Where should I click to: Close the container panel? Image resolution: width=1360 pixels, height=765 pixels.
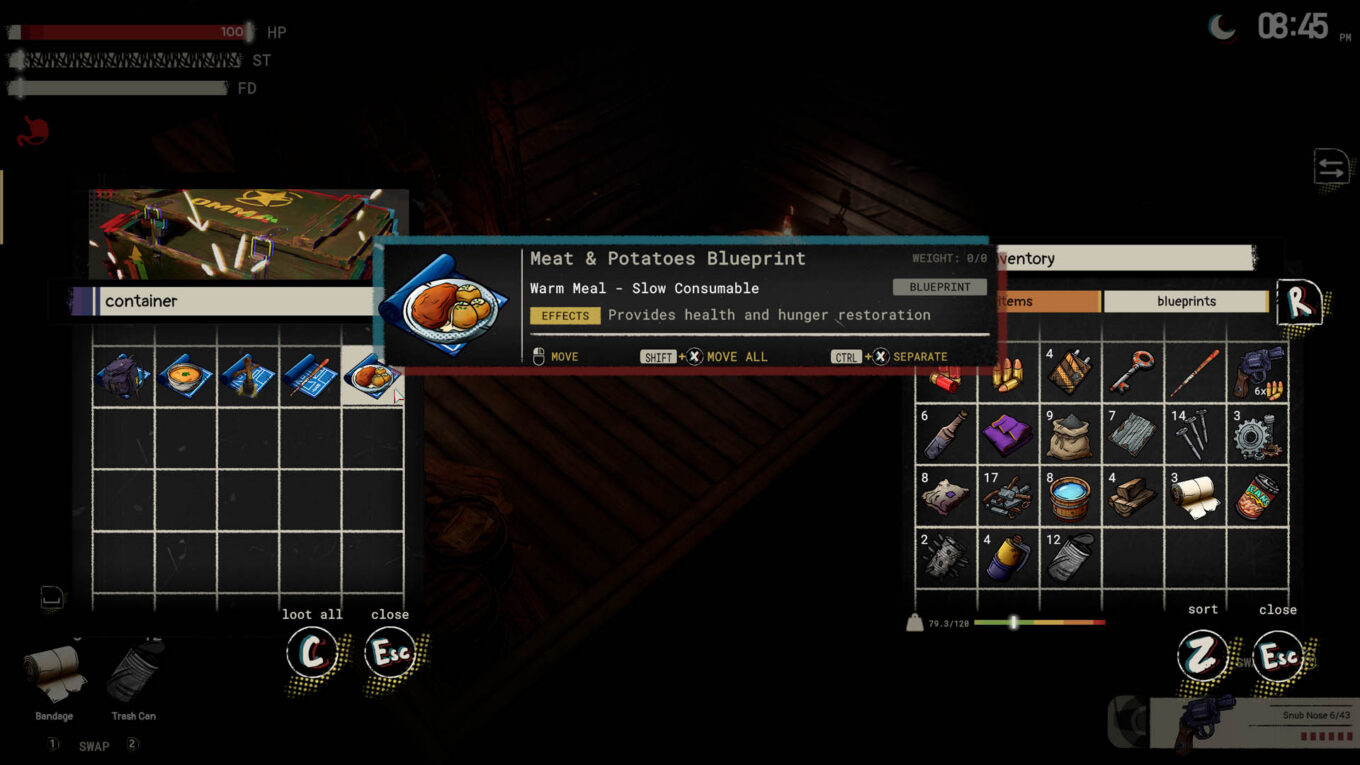tap(390, 654)
